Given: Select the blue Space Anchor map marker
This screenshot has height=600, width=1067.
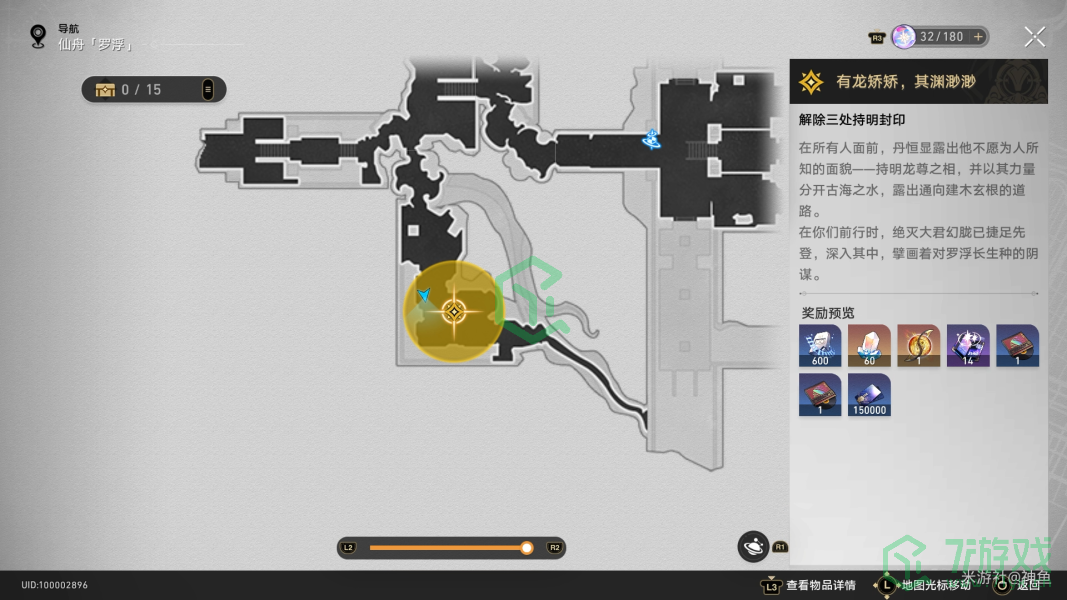Looking at the screenshot, I should [652, 141].
